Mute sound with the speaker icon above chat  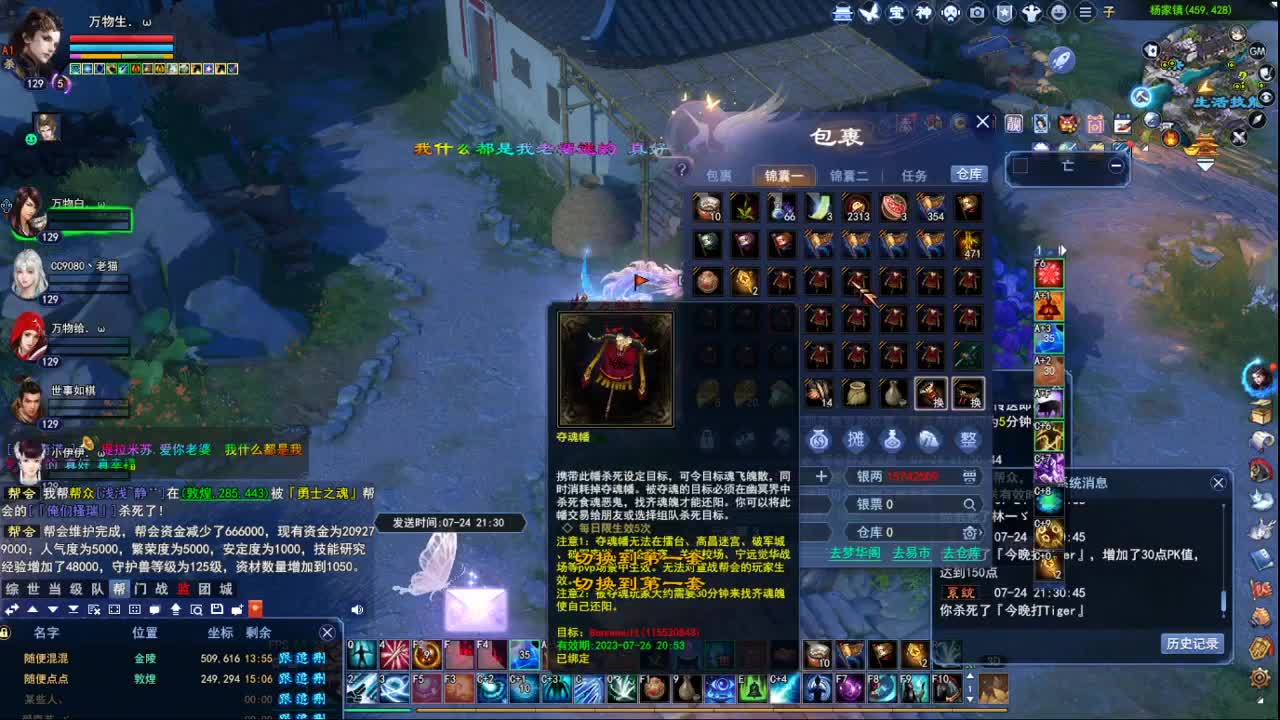pyautogui.click(x=356, y=610)
